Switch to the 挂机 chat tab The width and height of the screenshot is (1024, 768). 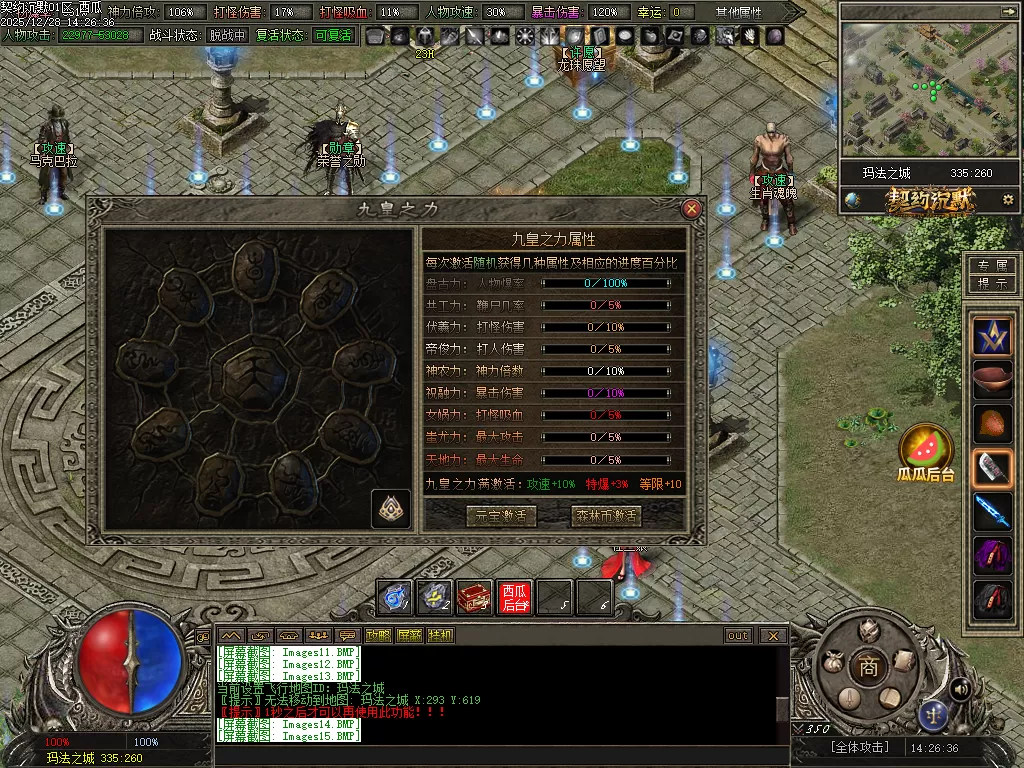pos(440,635)
